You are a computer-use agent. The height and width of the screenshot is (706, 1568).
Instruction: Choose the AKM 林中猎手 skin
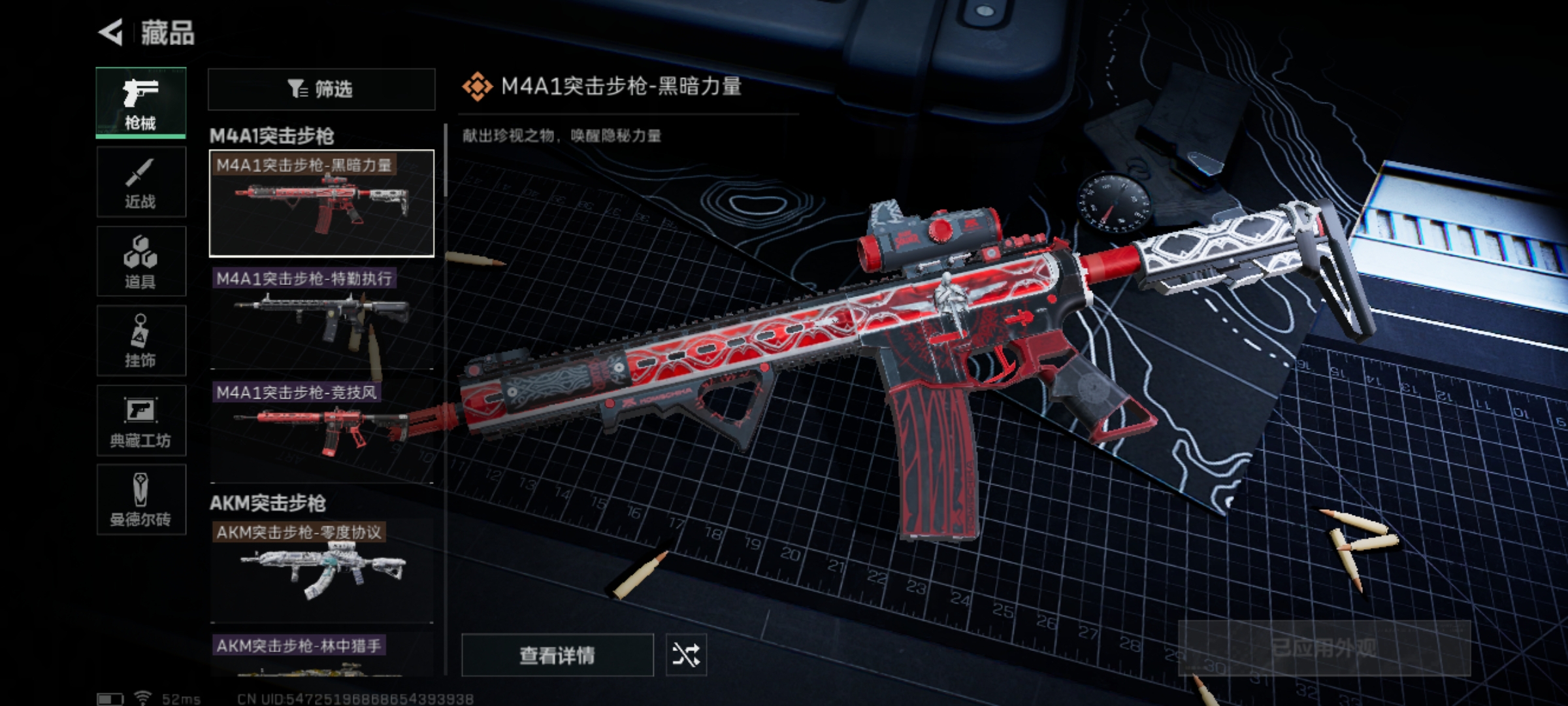coord(321,656)
